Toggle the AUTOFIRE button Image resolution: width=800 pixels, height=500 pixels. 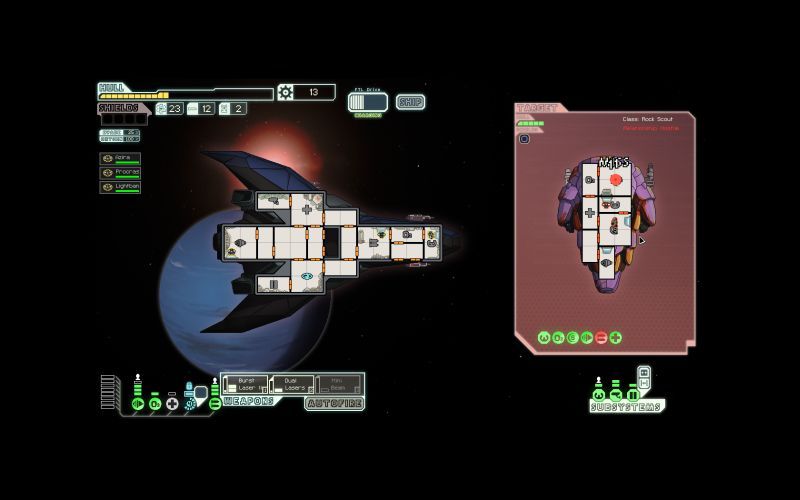click(334, 403)
